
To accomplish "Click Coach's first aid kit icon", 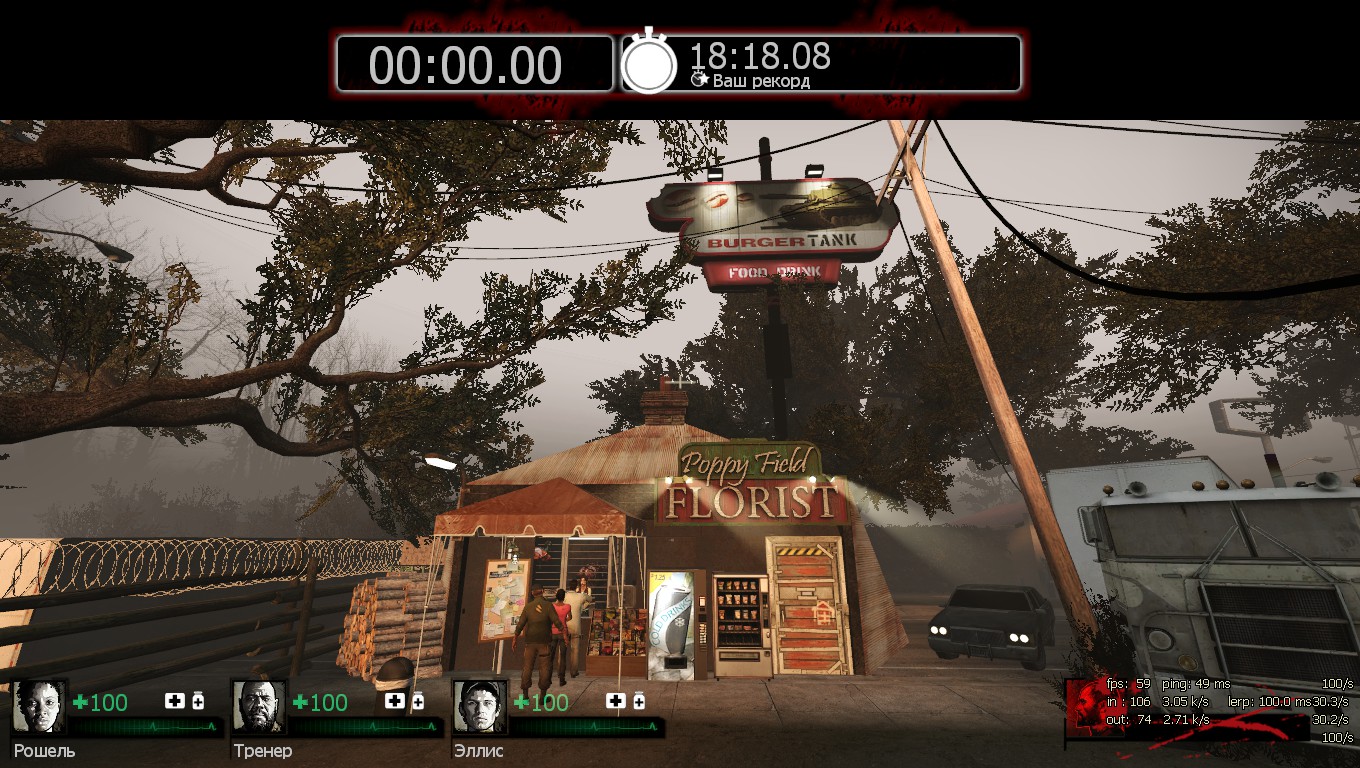I will point(395,701).
